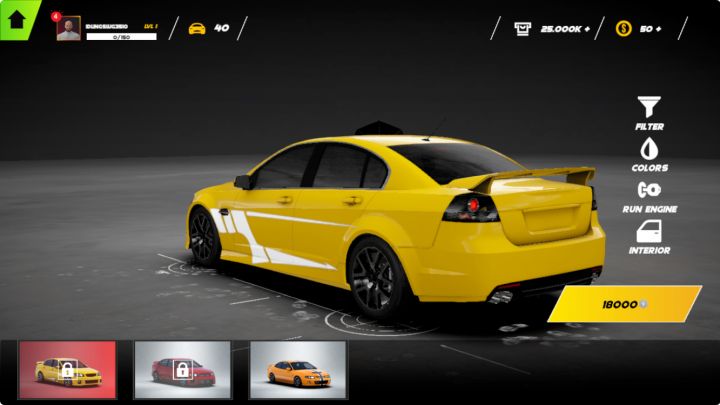Open the owned cars garage icon
720x405 pixels.
197,28
